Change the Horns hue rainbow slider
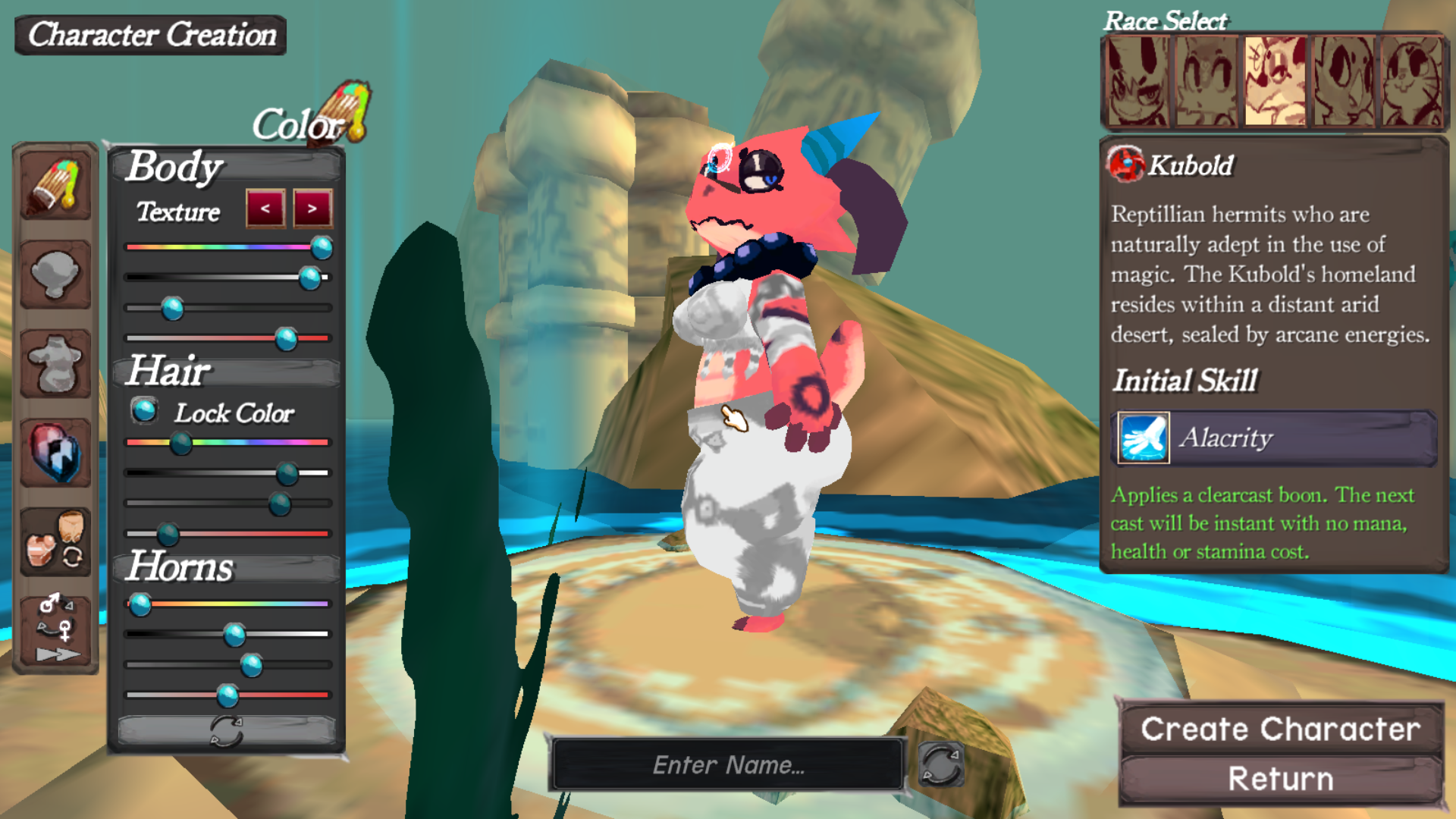 [140, 604]
